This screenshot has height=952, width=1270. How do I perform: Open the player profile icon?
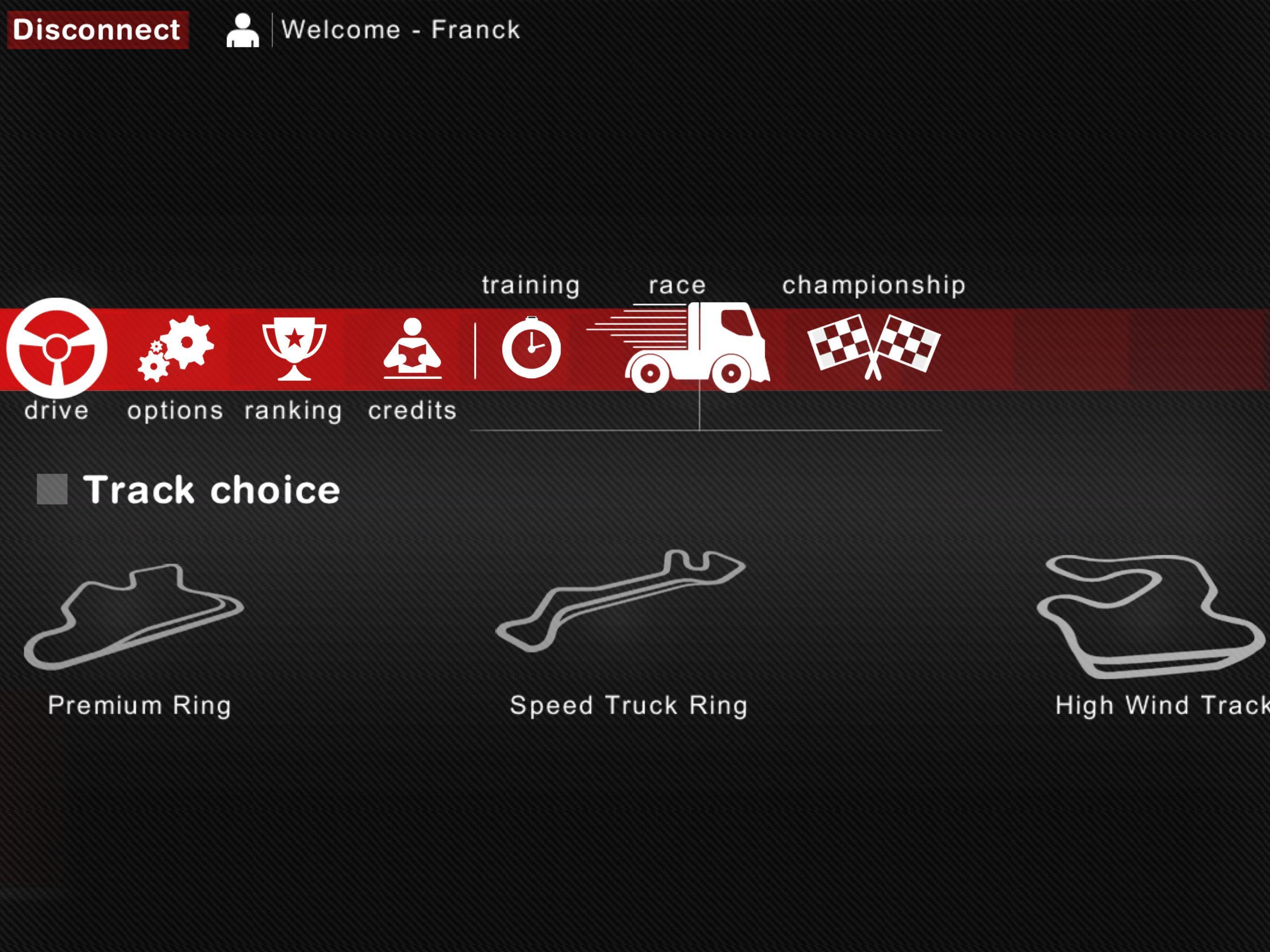pos(242,30)
